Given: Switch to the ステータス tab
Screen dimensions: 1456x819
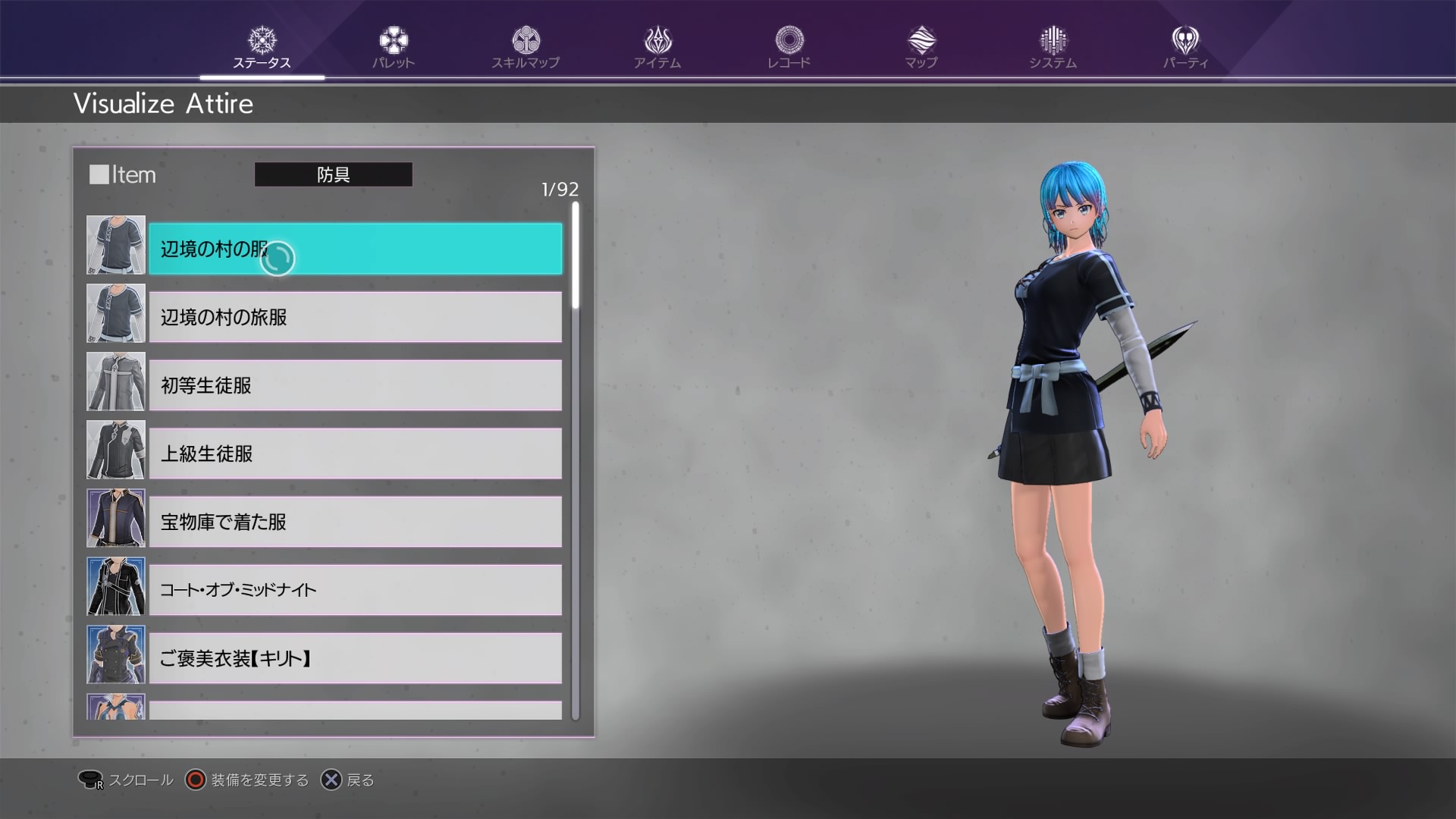Looking at the screenshot, I should click(262, 48).
